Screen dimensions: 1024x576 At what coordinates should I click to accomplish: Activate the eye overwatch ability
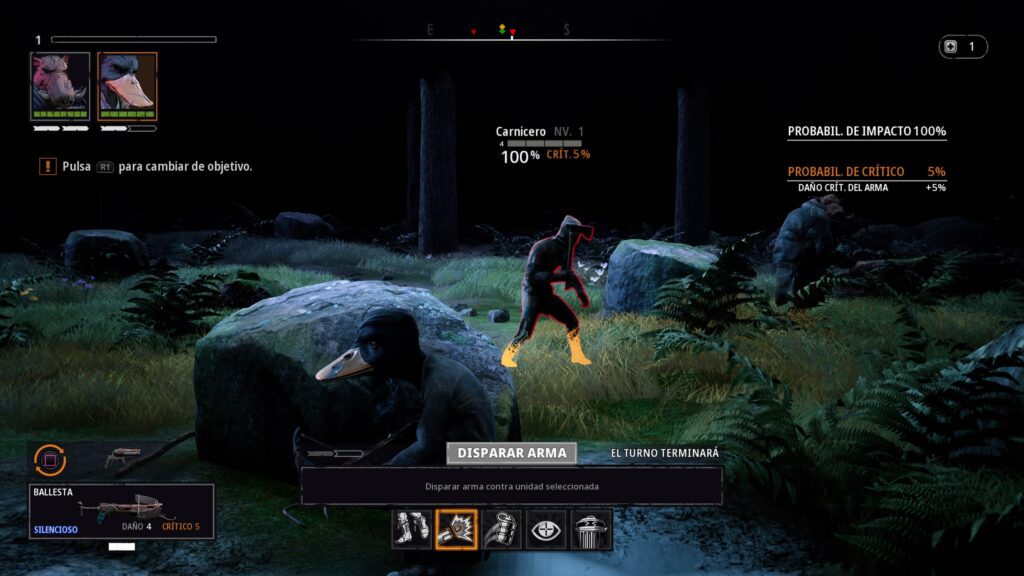(x=546, y=529)
